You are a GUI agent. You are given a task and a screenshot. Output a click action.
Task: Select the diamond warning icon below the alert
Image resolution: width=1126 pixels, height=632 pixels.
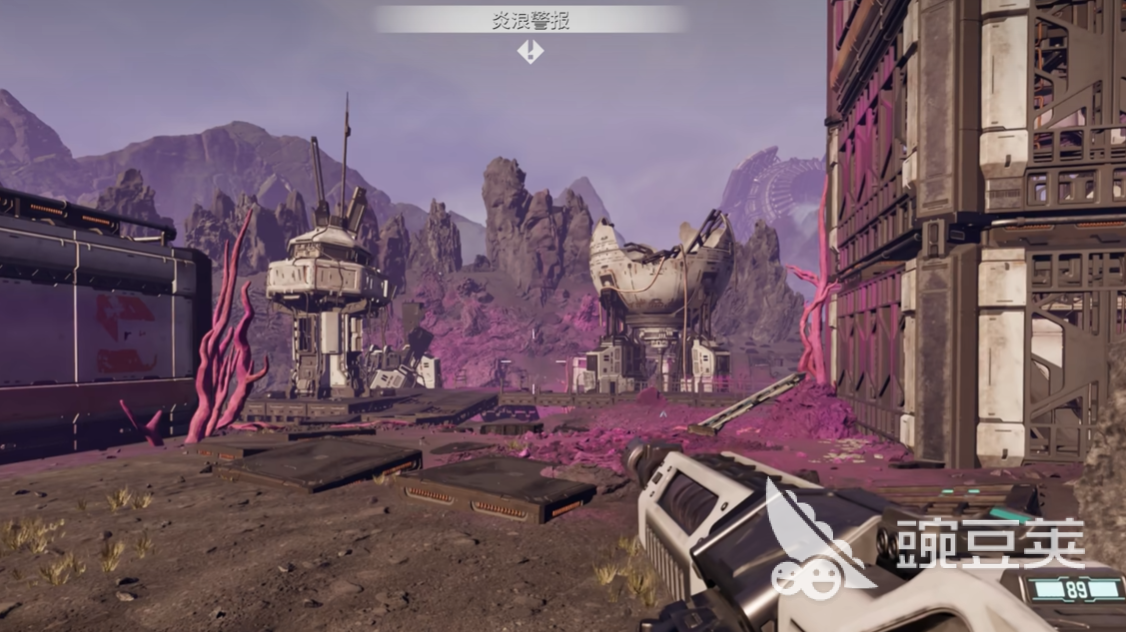[531, 51]
